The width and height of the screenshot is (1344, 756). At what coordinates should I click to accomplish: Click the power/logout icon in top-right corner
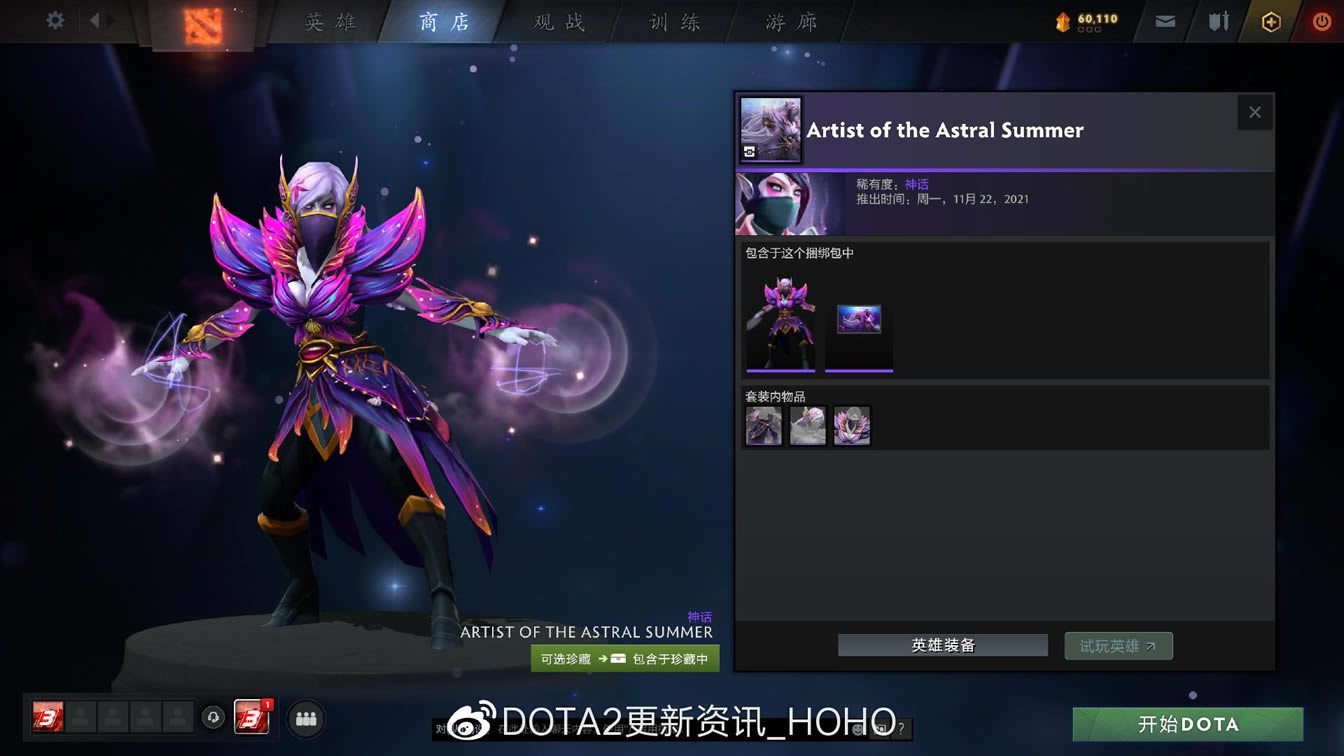click(1322, 19)
